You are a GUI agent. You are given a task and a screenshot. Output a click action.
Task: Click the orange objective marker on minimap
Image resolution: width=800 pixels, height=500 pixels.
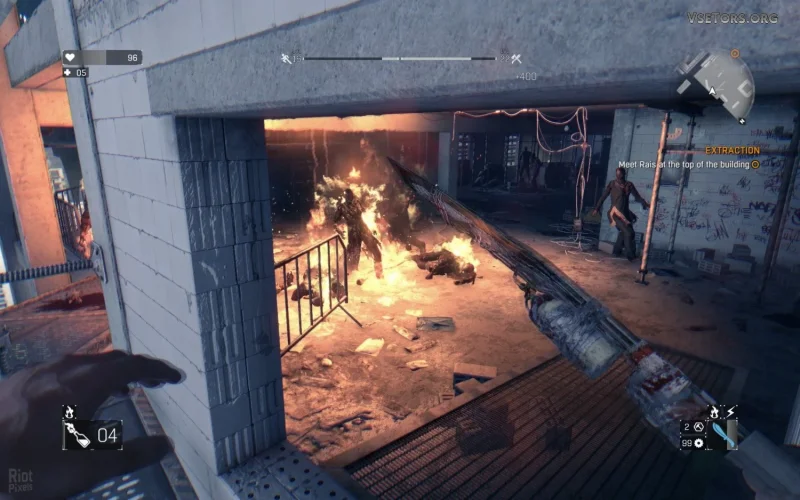[736, 52]
